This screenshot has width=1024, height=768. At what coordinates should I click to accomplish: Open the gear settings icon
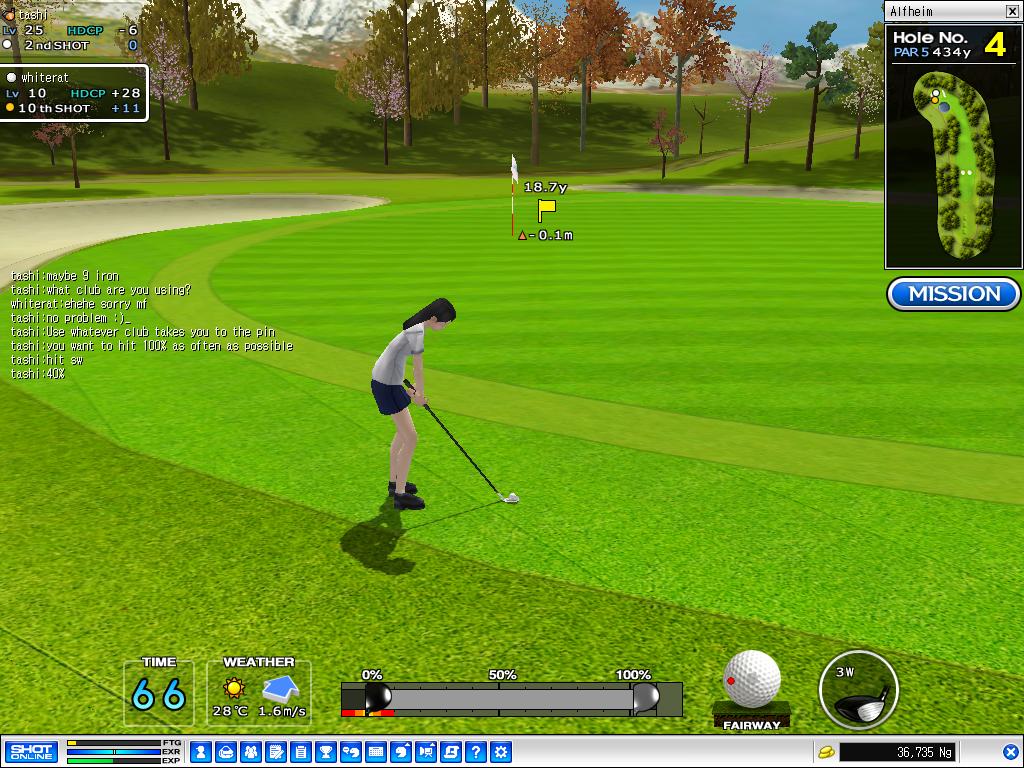coord(501,751)
